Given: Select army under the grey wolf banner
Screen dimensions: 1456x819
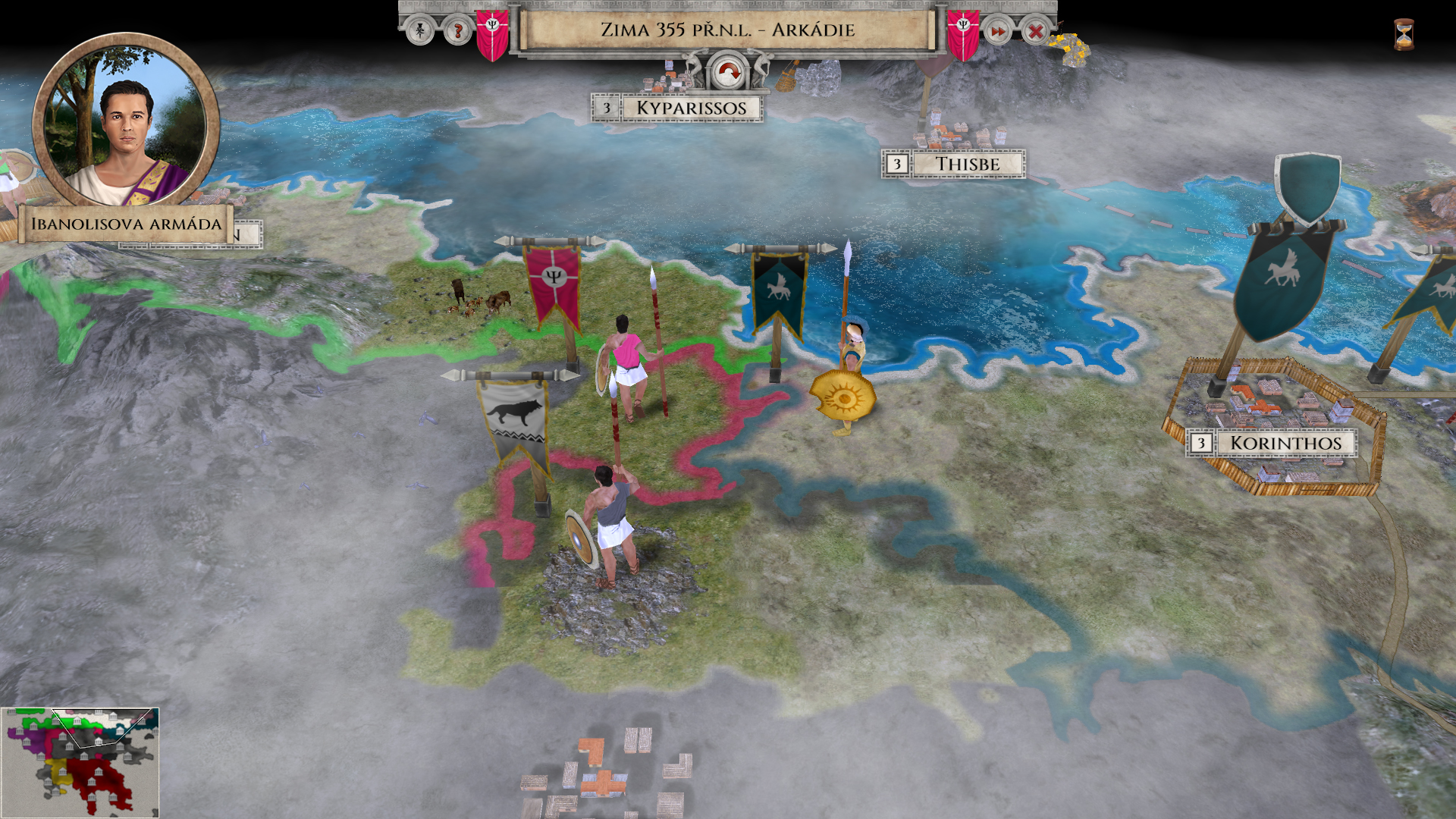Looking at the screenshot, I should pyautogui.click(x=609, y=523).
